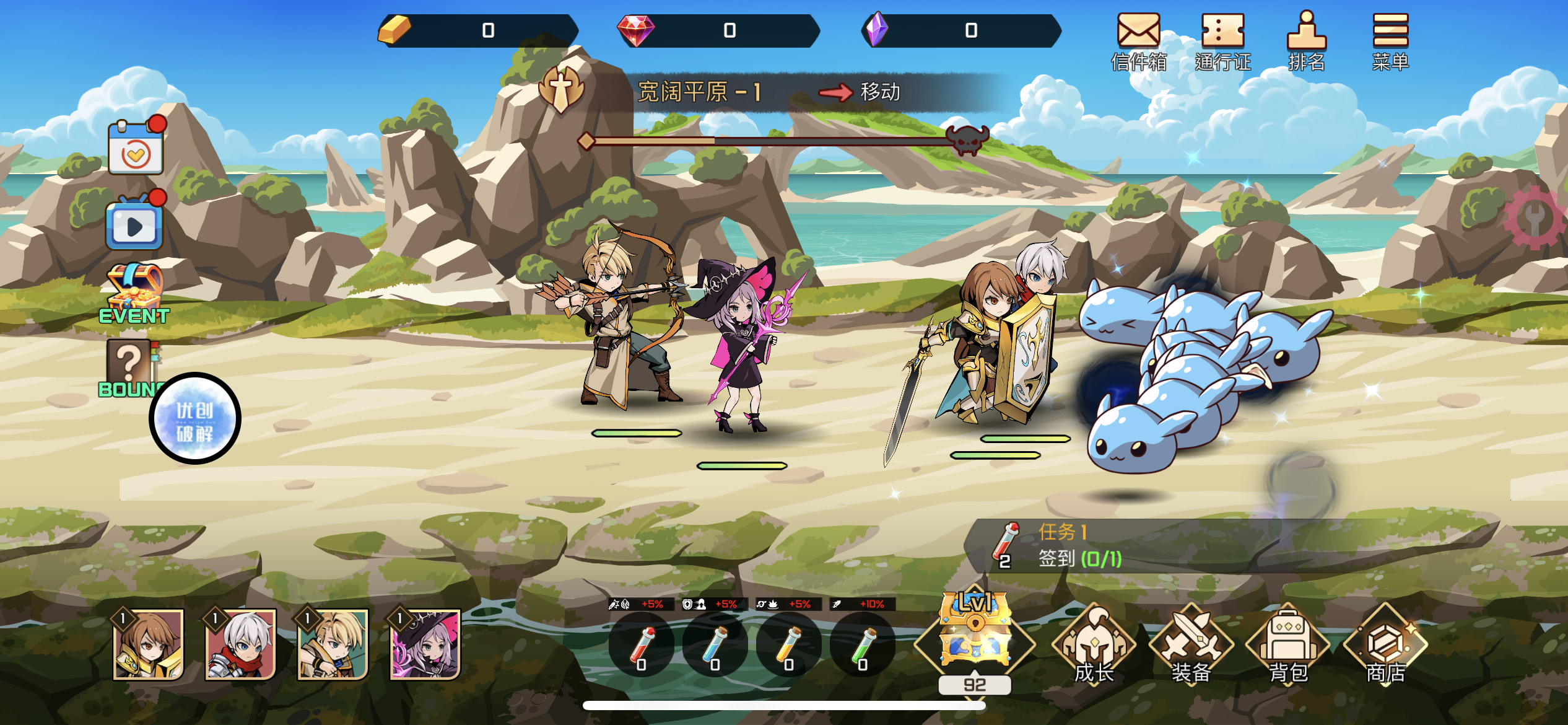Show the ranking (排名) leaderboard
The height and width of the screenshot is (725, 1568).
tap(1306, 40)
